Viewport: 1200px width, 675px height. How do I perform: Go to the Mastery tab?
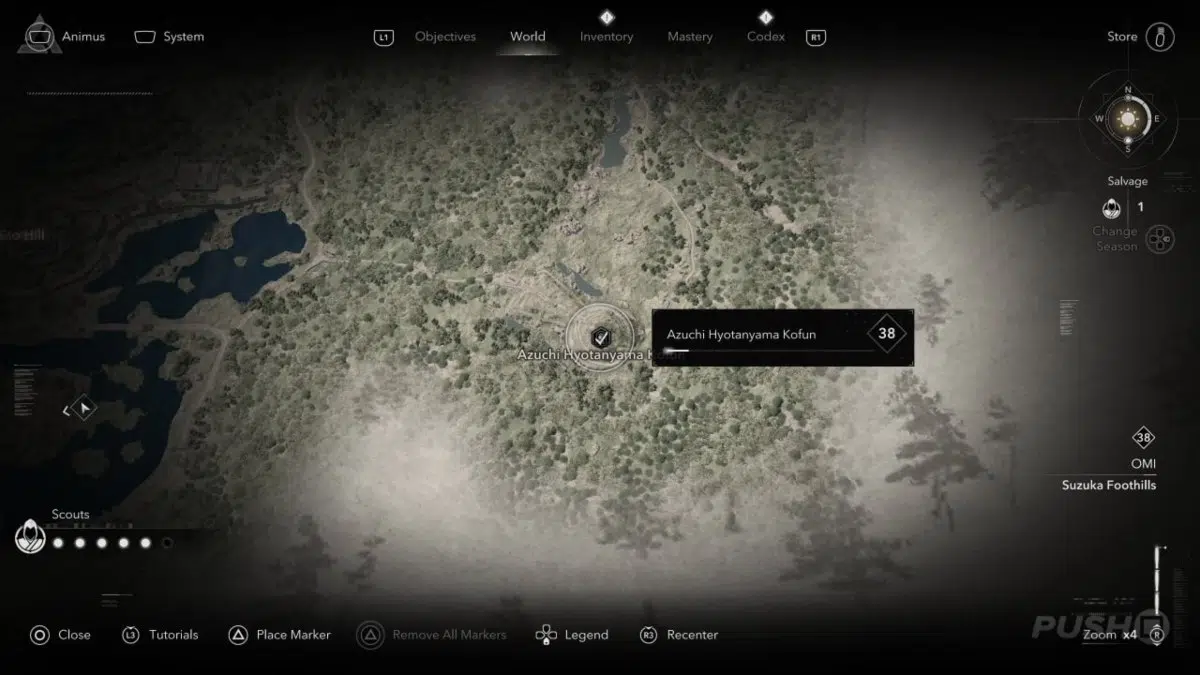(x=691, y=37)
